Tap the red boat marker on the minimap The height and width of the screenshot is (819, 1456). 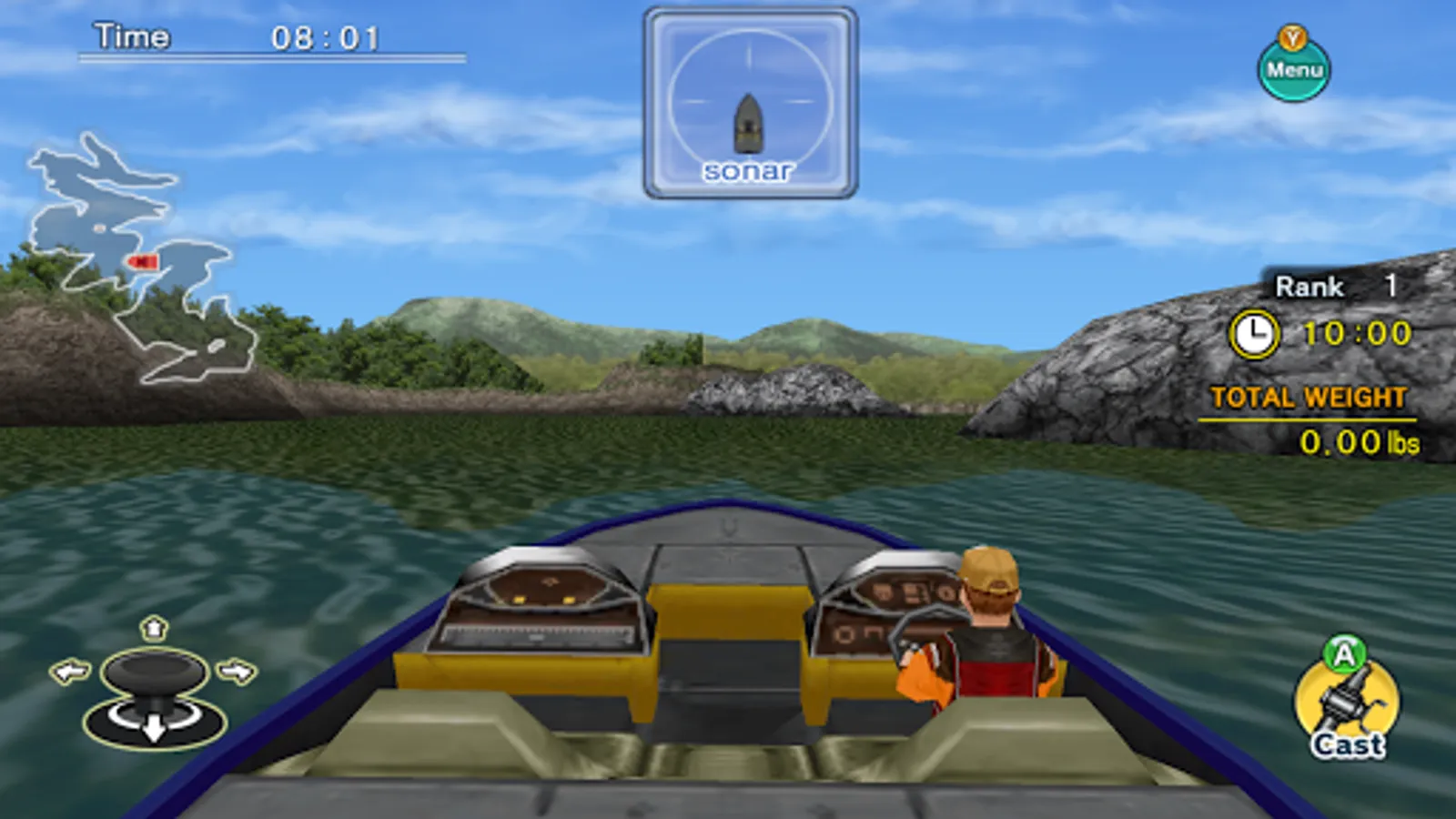[144, 262]
